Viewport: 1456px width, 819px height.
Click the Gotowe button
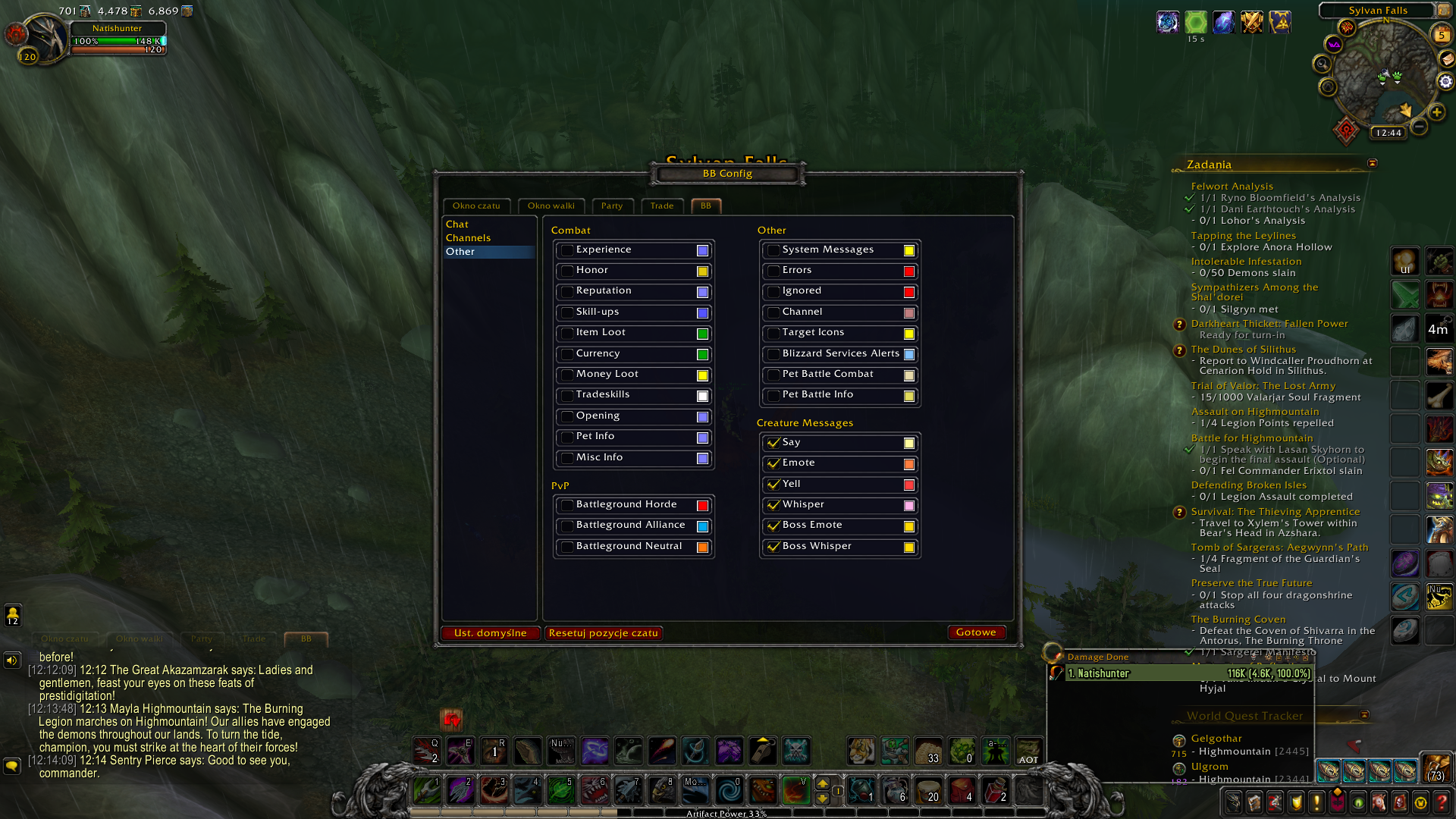pos(976,632)
